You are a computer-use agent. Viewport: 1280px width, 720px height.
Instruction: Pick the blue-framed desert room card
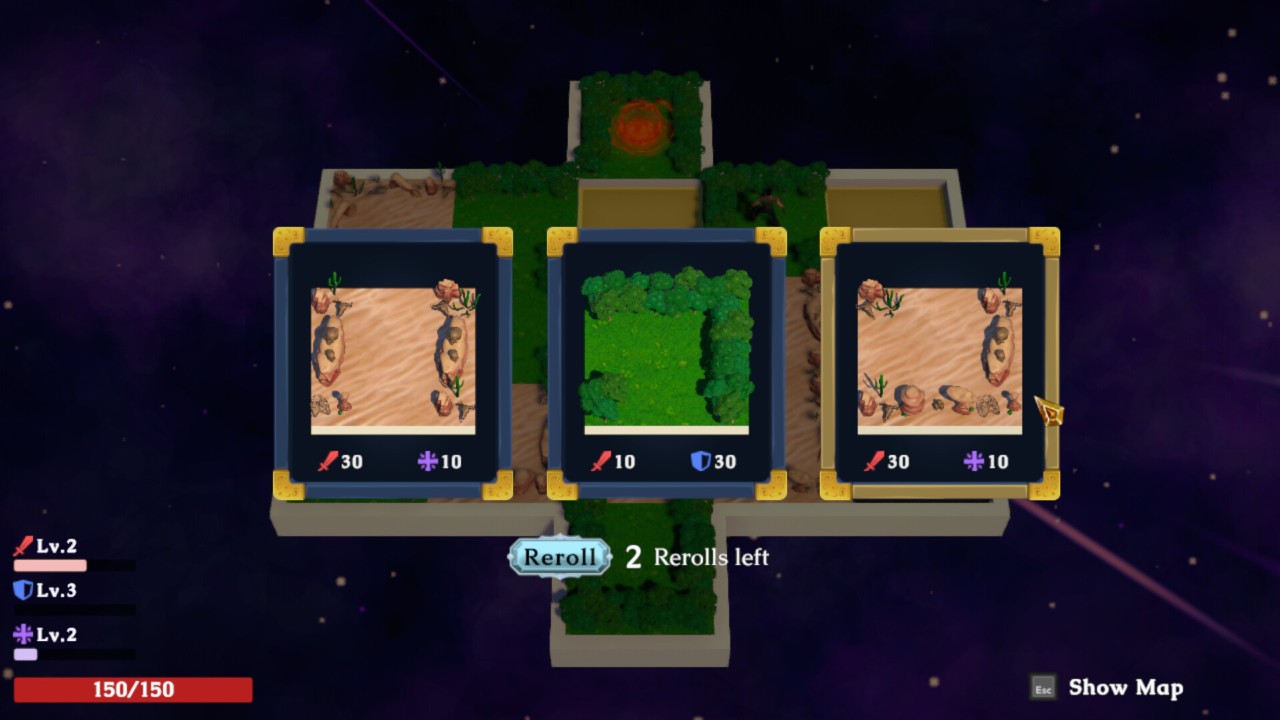pyautogui.click(x=393, y=364)
